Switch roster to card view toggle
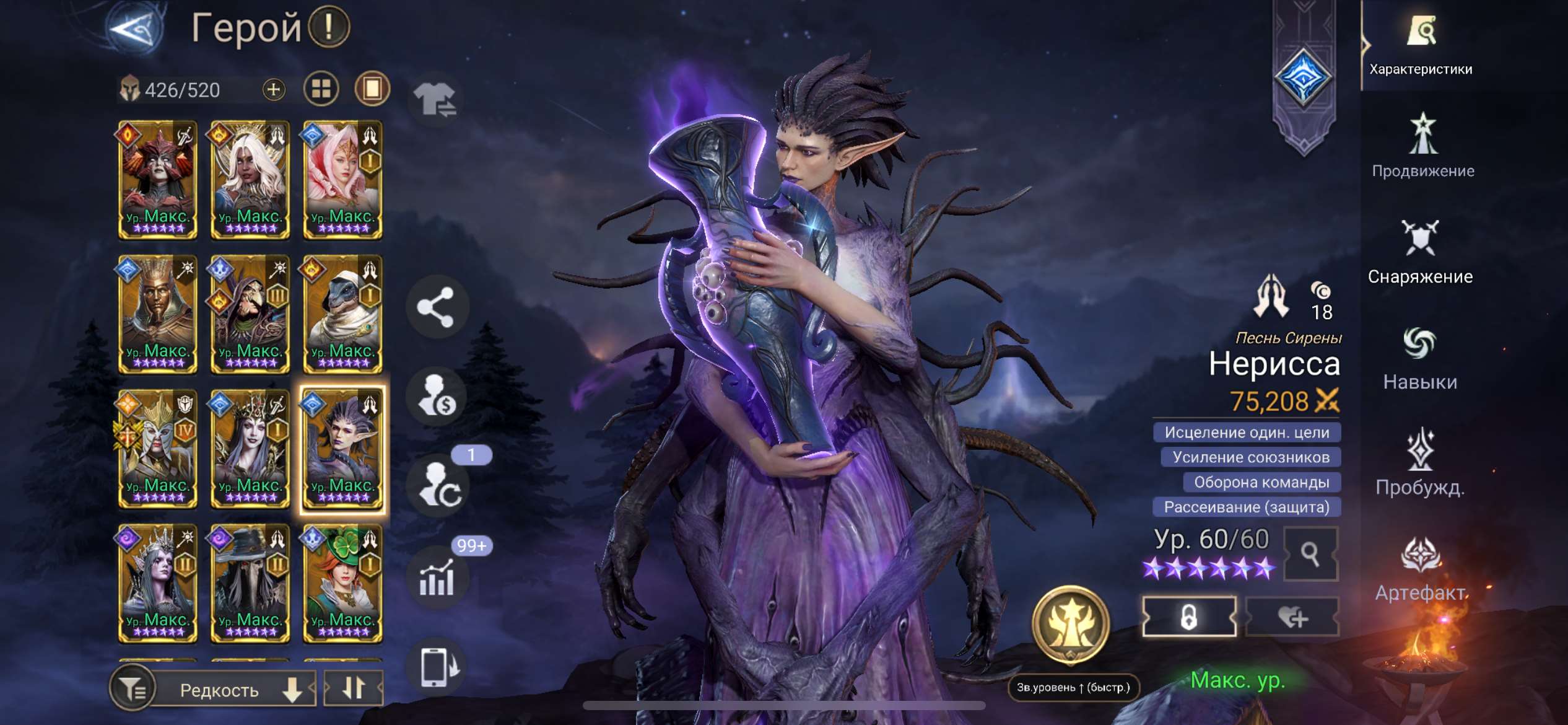This screenshot has width=1568, height=725. [x=321, y=89]
